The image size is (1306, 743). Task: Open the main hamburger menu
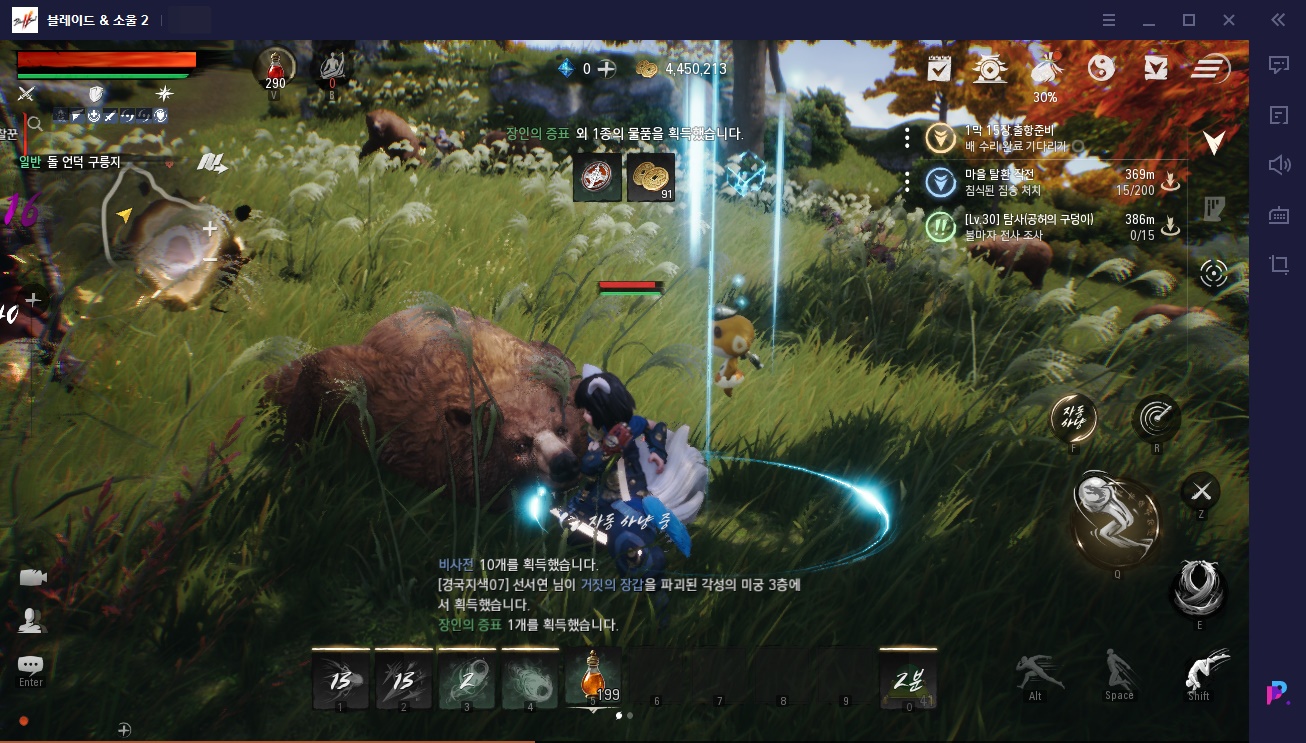click(x=1210, y=68)
